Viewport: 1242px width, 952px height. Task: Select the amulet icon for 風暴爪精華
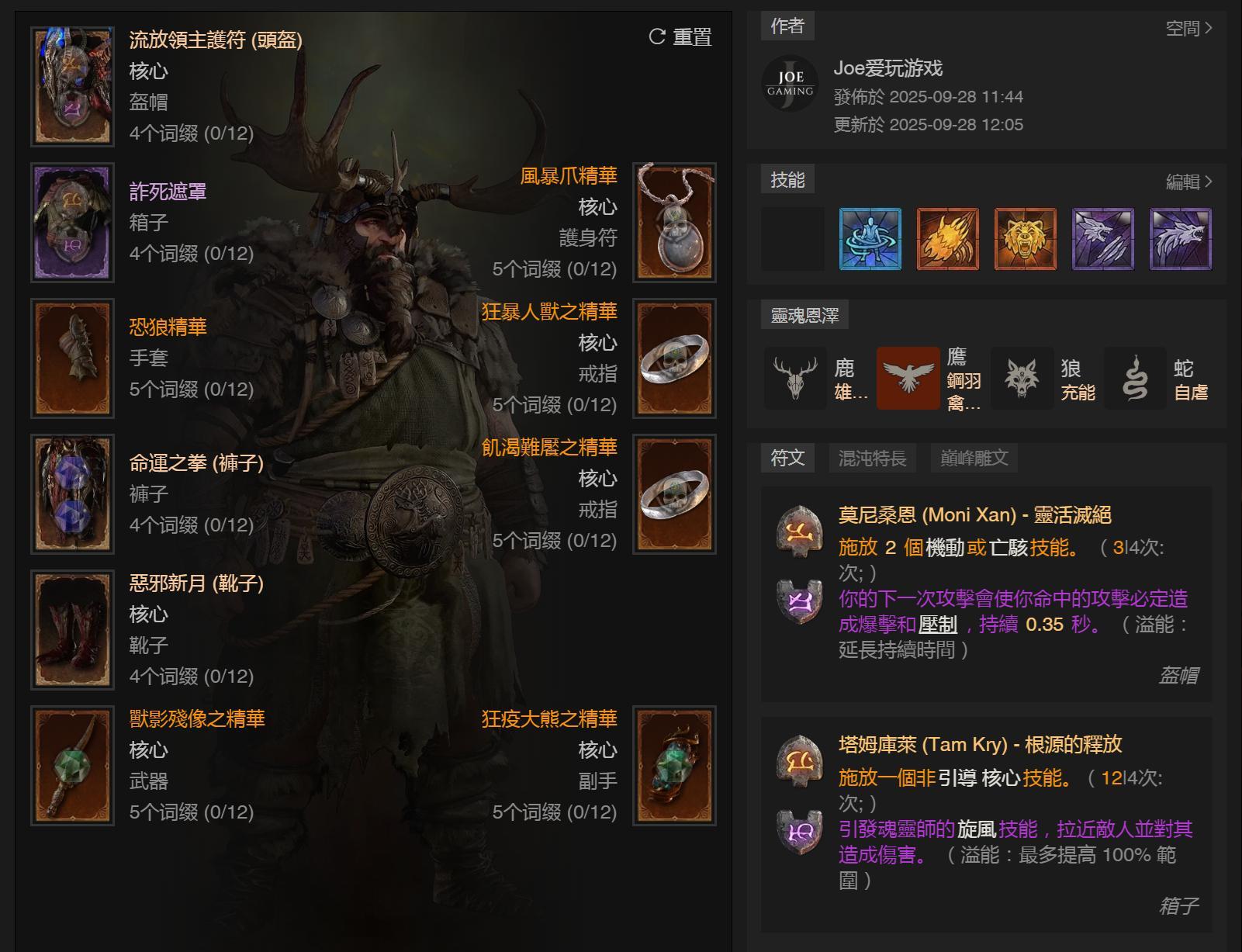pyautogui.click(x=674, y=223)
